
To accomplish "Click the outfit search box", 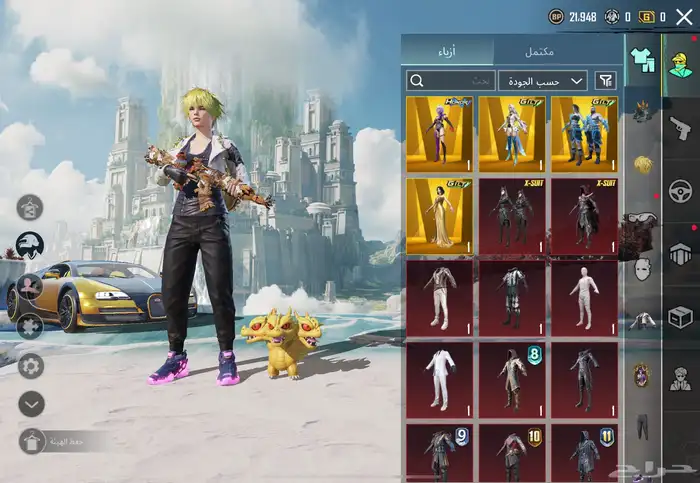I will [451, 81].
